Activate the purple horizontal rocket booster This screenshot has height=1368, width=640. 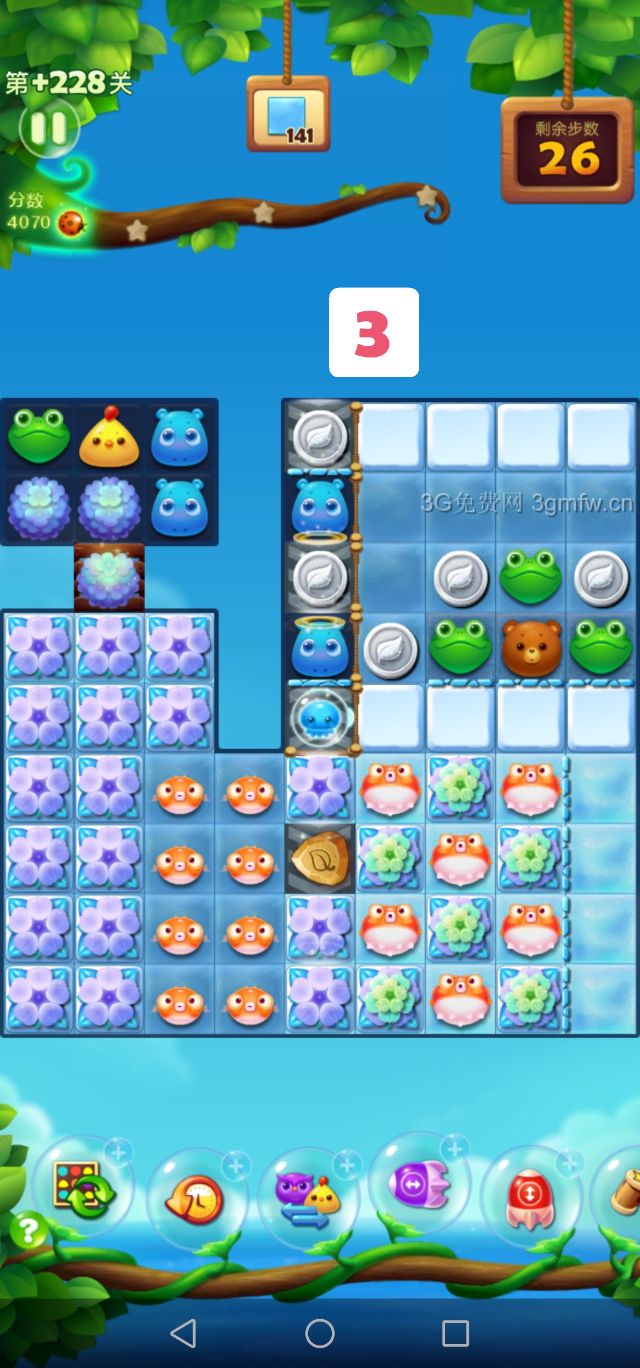click(x=418, y=1185)
